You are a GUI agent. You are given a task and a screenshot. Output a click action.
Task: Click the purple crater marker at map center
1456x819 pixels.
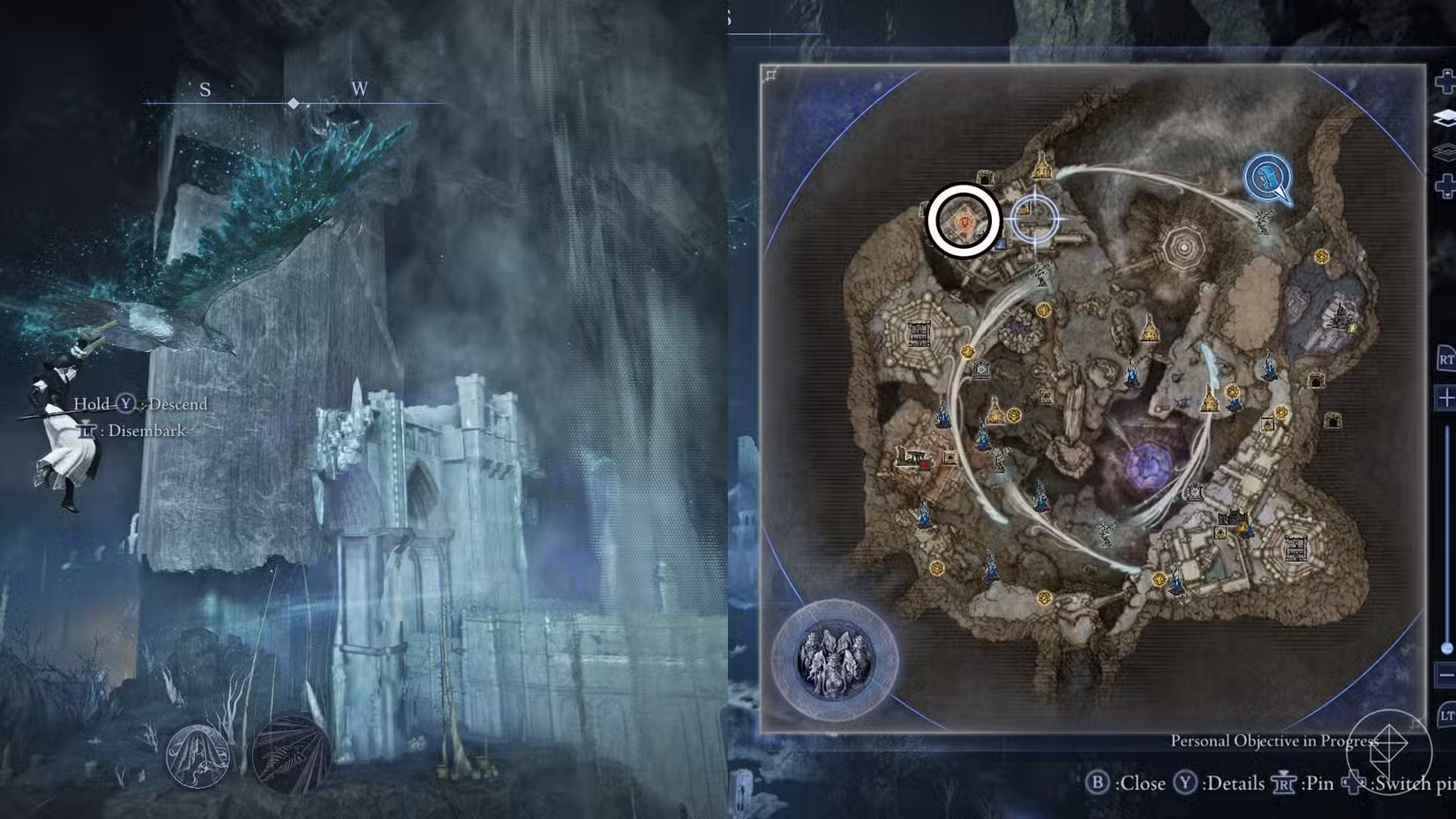(x=1148, y=463)
